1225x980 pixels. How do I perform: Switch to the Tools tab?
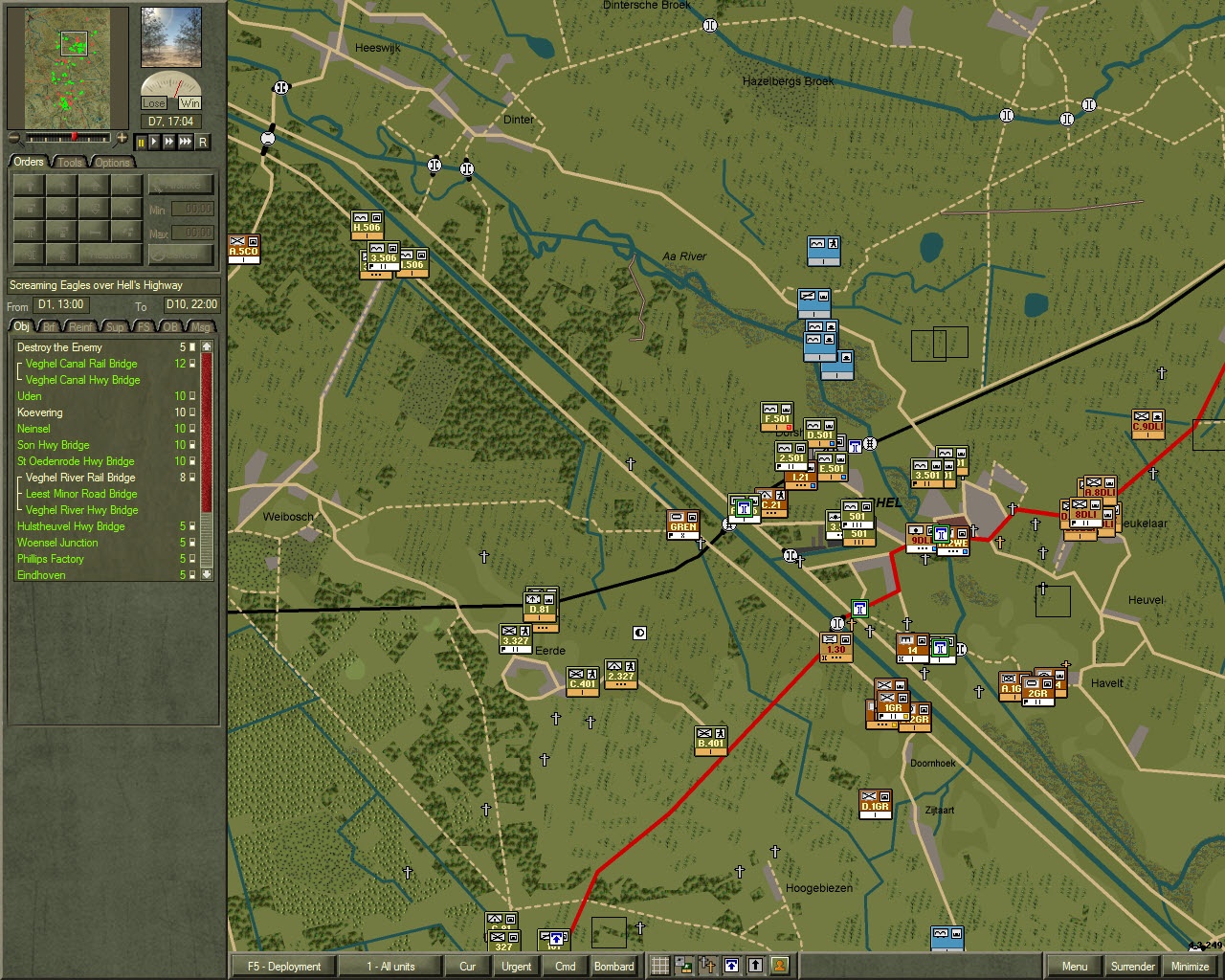pyautogui.click(x=69, y=162)
